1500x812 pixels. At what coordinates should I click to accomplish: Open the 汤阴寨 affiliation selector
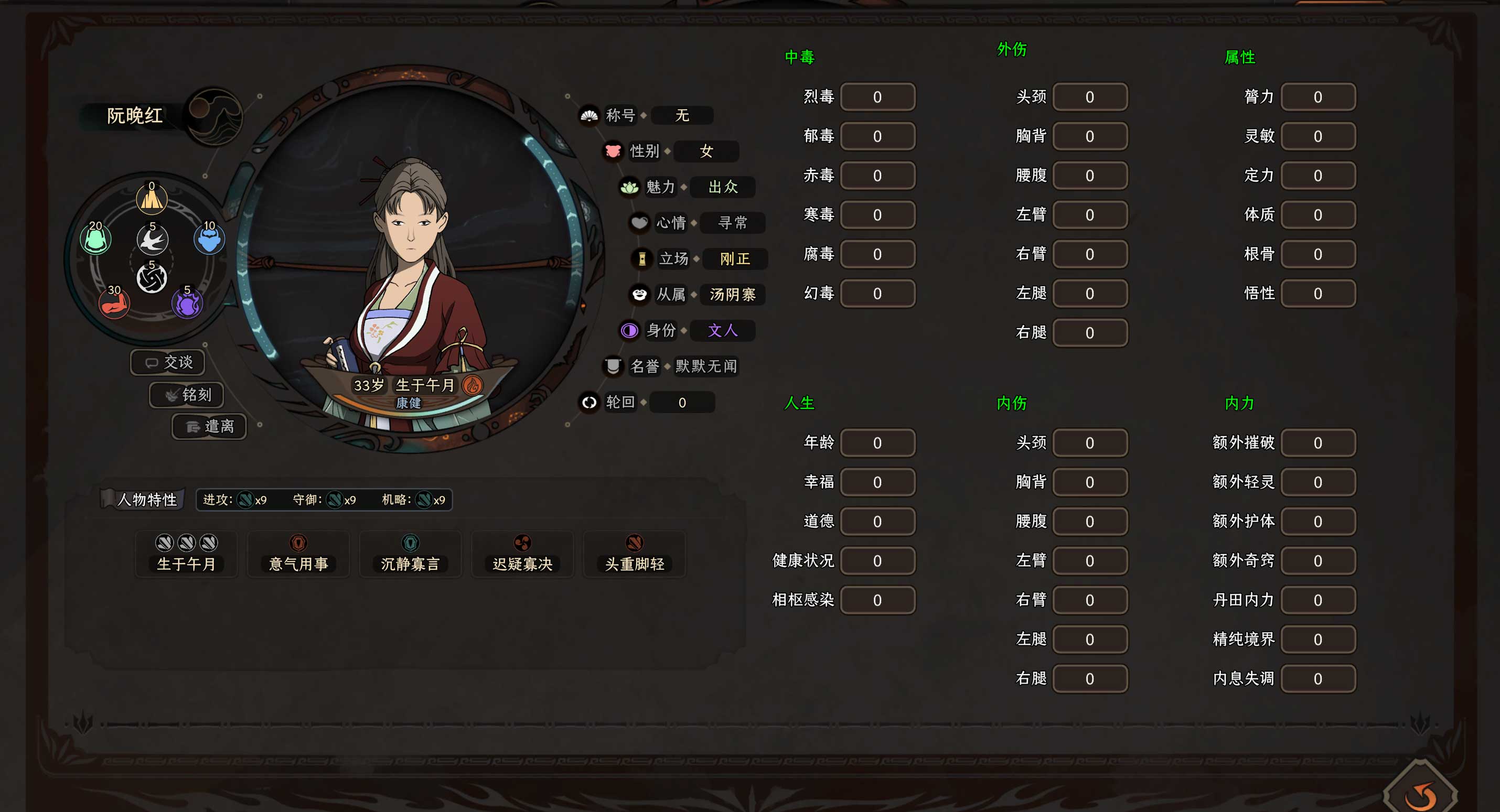(x=733, y=295)
